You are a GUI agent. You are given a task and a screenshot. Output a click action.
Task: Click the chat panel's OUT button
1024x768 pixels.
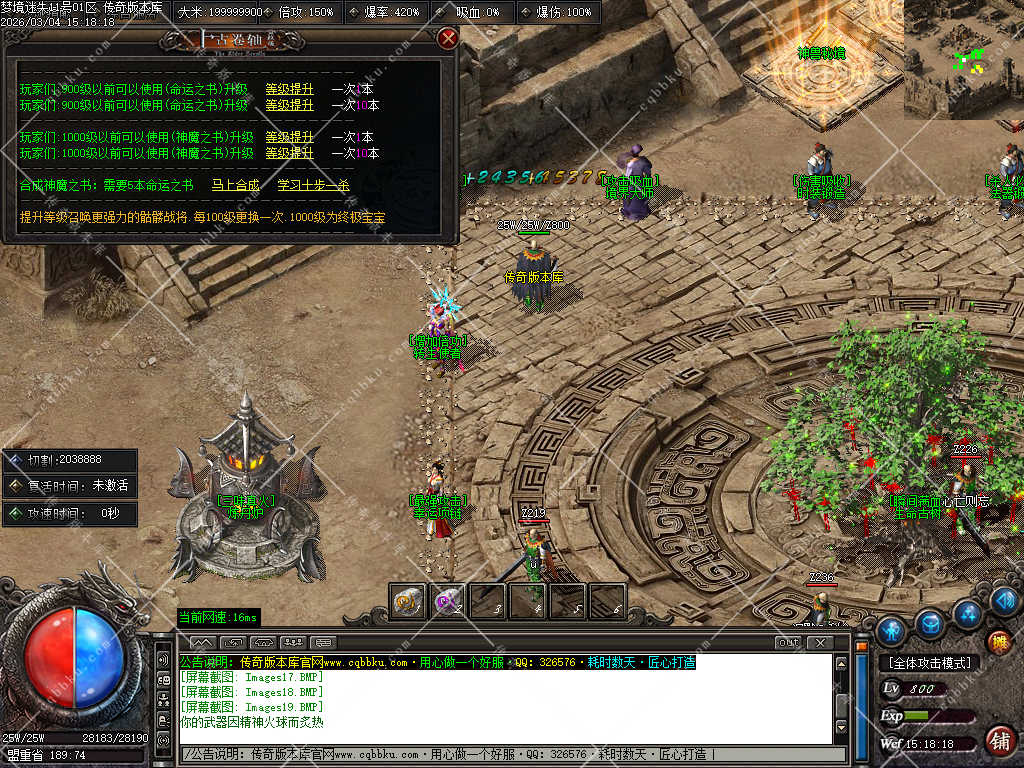pyautogui.click(x=788, y=642)
